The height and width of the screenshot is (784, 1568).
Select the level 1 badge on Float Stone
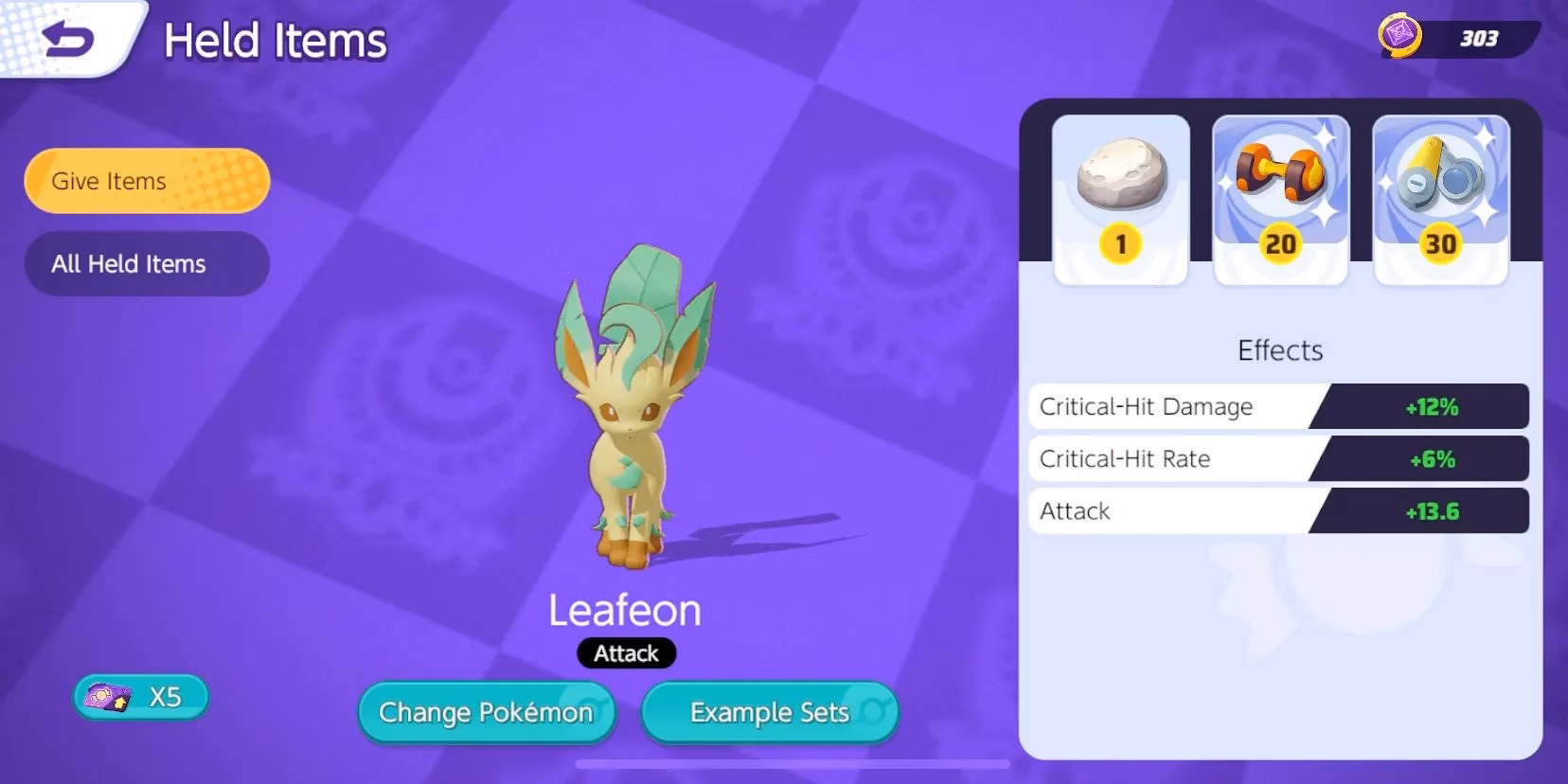pos(1120,242)
